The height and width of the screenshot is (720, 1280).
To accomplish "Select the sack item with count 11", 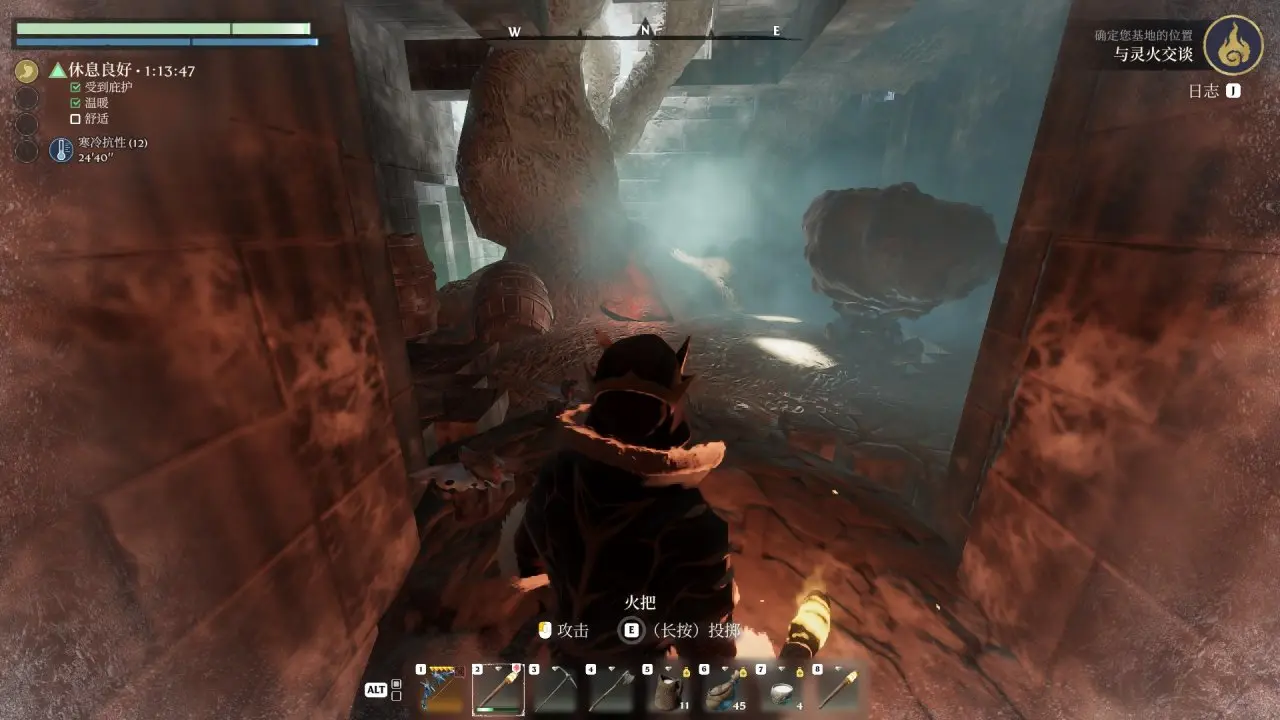I will pos(668,689).
